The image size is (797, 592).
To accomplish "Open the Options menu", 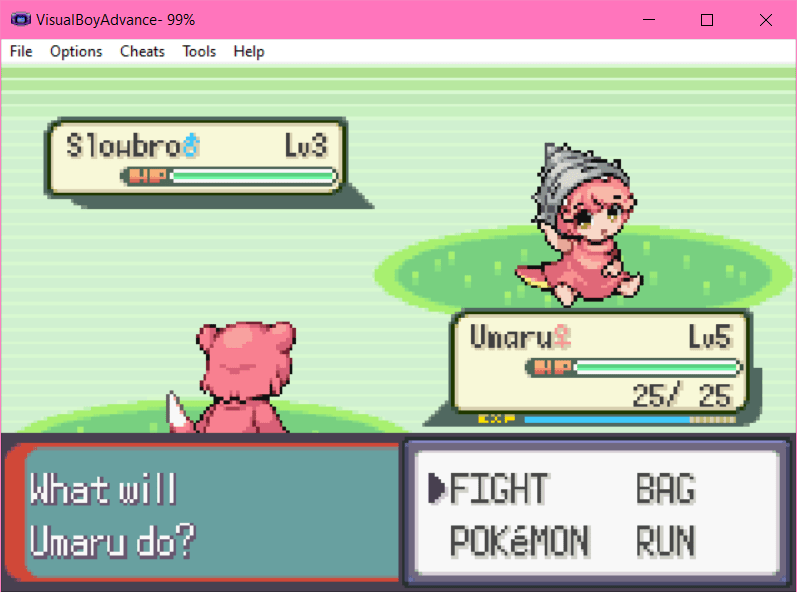I will pos(76,51).
